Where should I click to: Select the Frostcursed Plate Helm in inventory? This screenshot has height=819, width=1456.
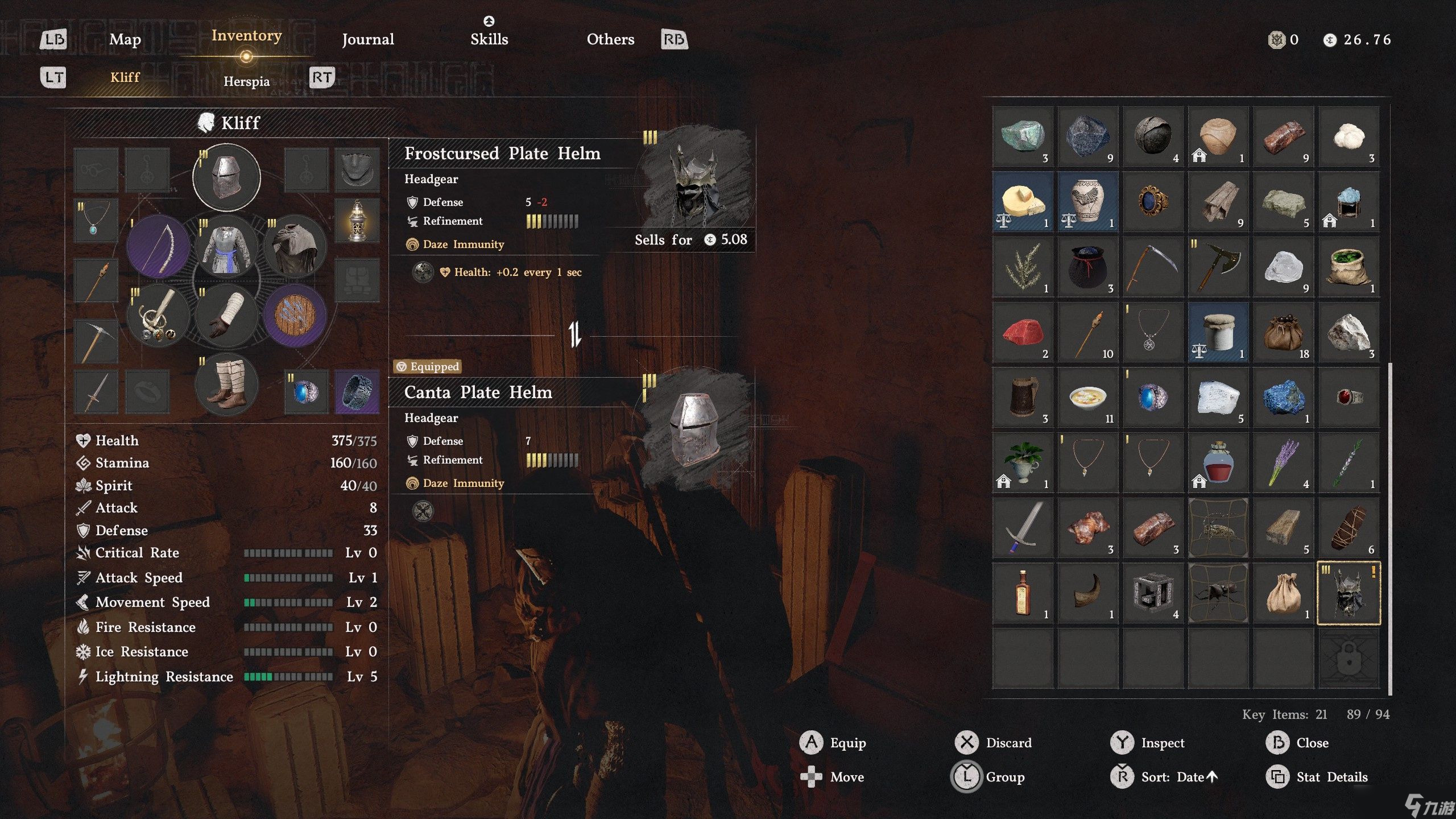1349,593
